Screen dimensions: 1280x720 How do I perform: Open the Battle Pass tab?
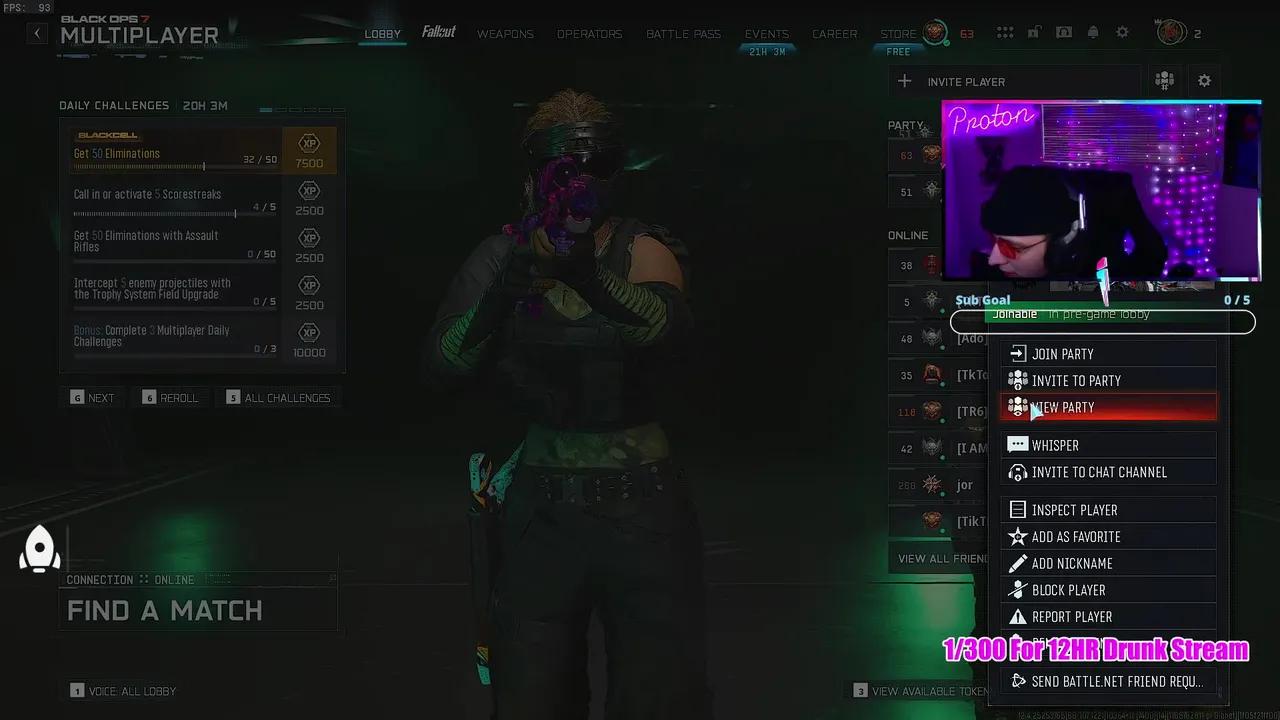683,33
